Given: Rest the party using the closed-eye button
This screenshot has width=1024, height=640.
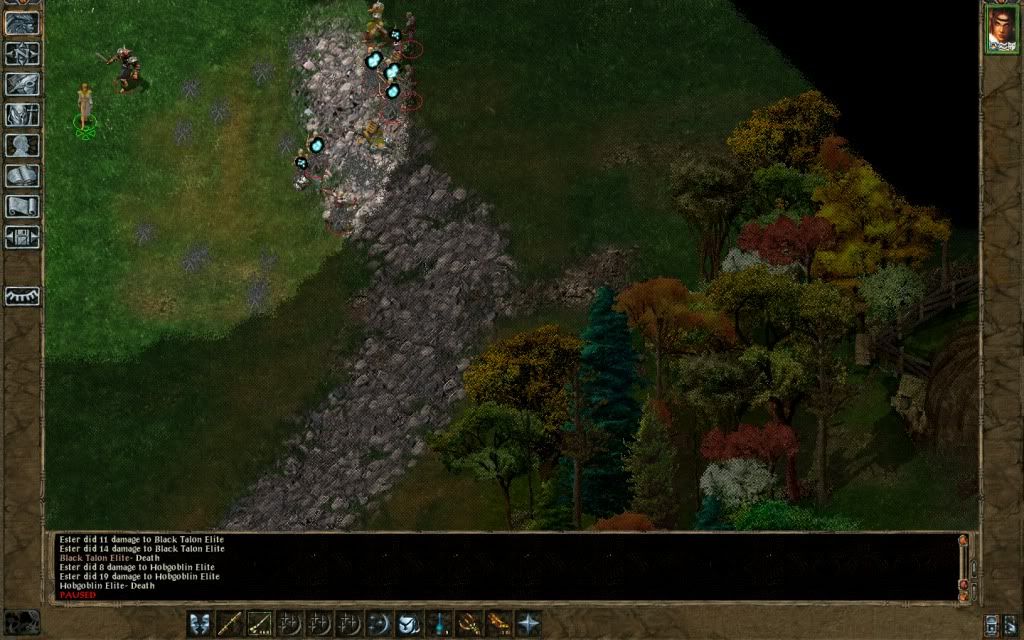Looking at the screenshot, I should (22, 296).
